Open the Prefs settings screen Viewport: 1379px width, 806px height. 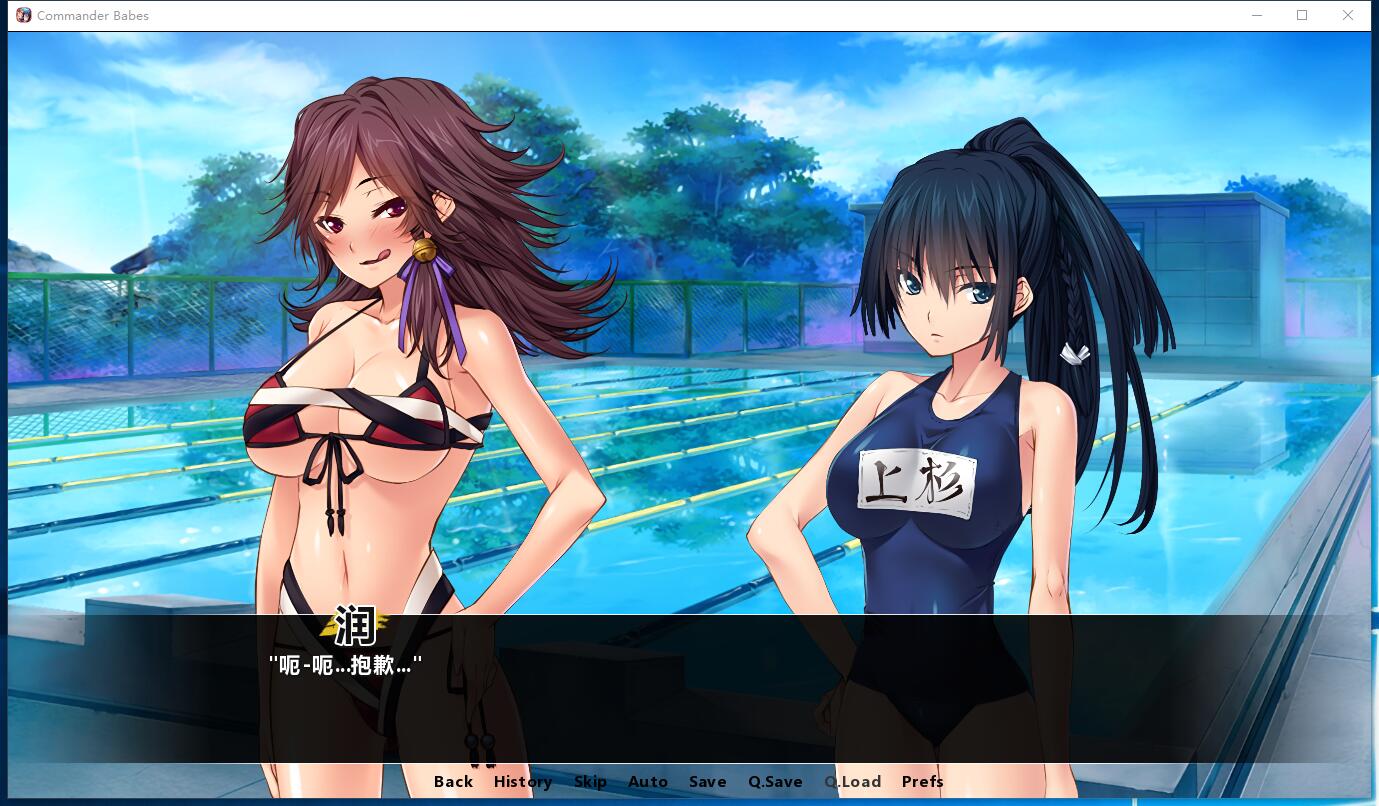922,782
